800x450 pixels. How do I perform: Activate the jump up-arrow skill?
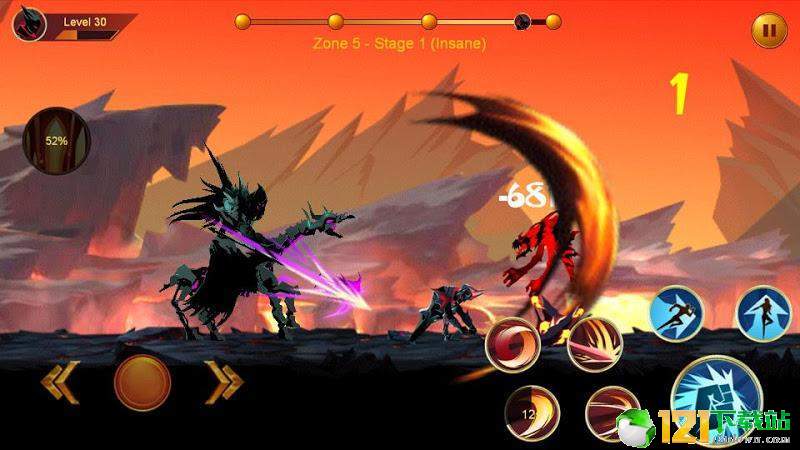[763, 313]
